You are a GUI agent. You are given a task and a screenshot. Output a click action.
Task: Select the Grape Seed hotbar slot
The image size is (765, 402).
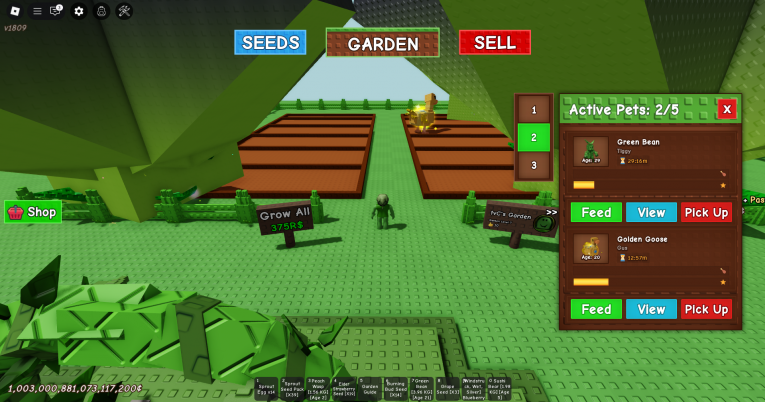pos(447,389)
